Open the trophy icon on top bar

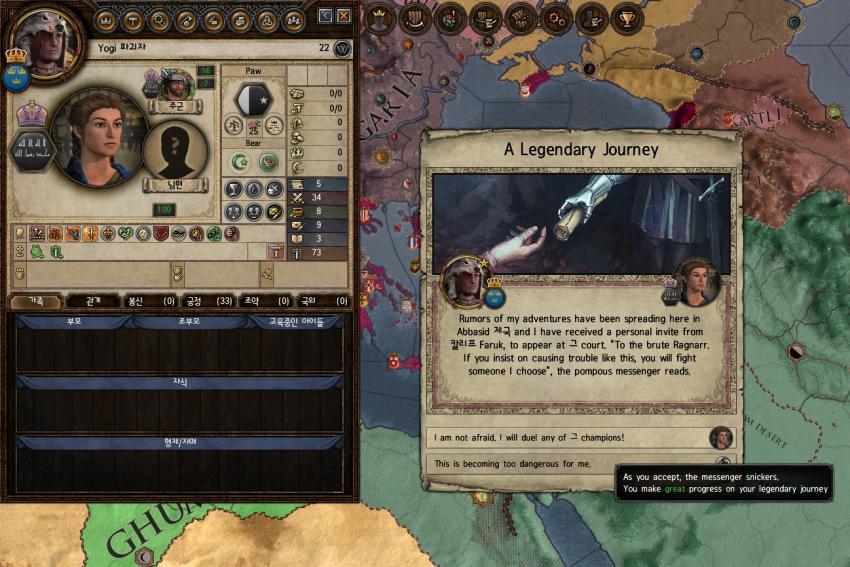(x=626, y=17)
